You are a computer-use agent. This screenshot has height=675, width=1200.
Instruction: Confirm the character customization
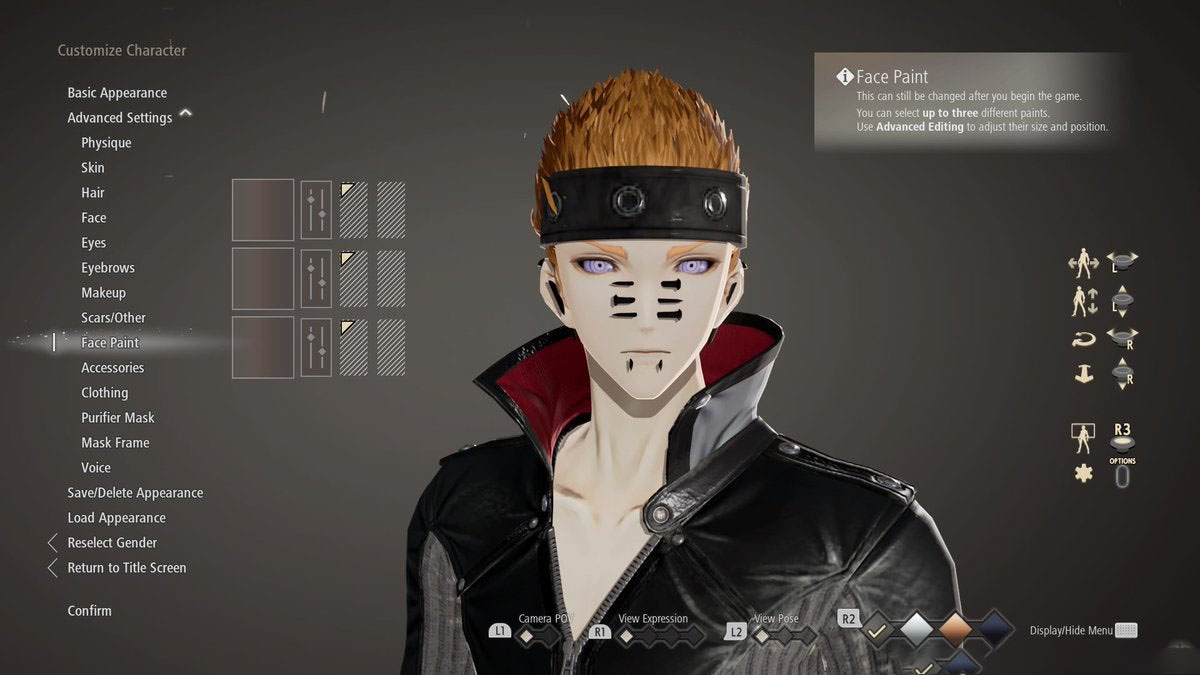pyautogui.click(x=90, y=611)
